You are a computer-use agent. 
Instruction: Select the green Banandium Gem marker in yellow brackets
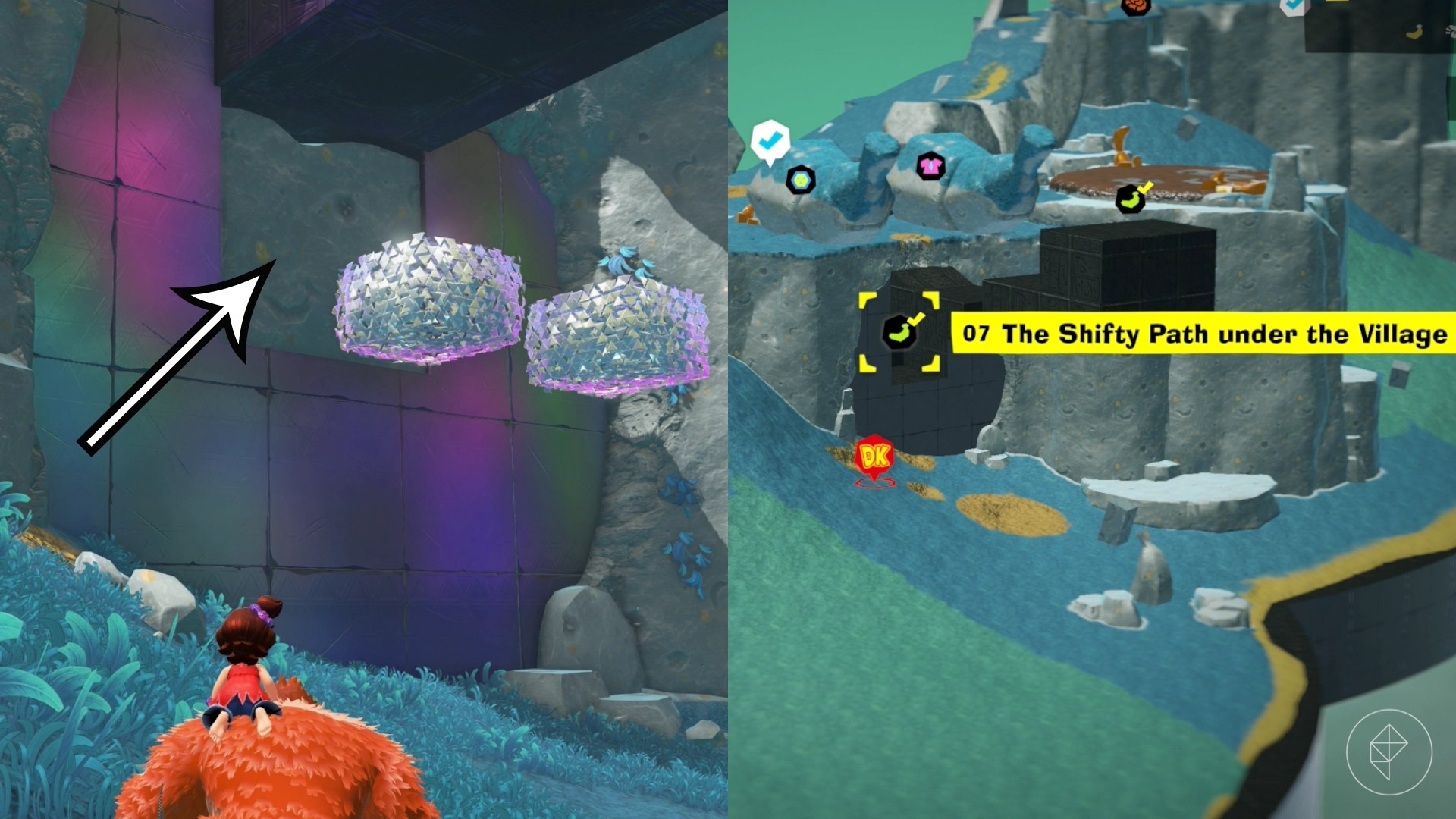point(899,332)
